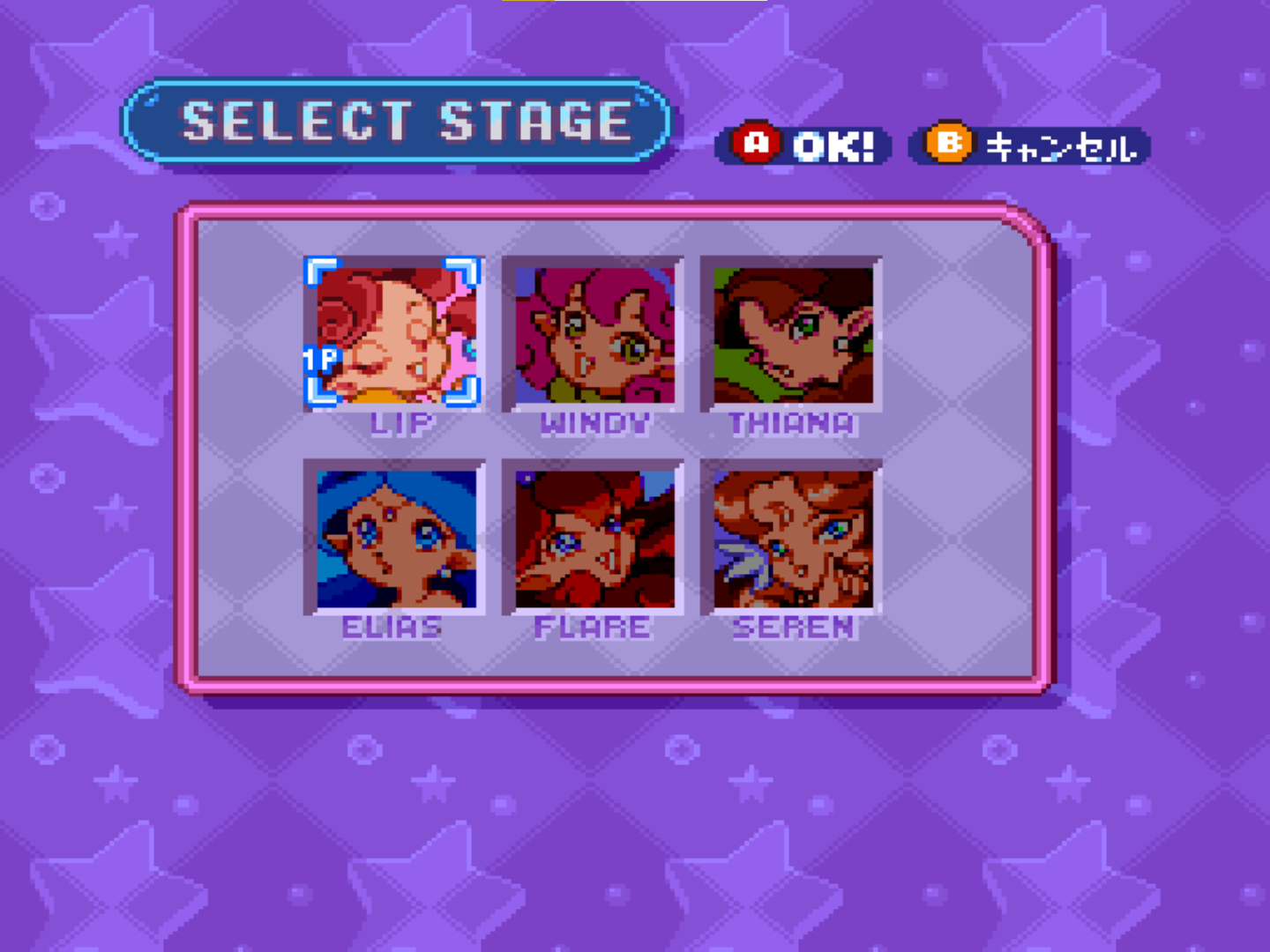Image resolution: width=1270 pixels, height=952 pixels.
Task: Select Windy's character portrait
Action: point(593,335)
